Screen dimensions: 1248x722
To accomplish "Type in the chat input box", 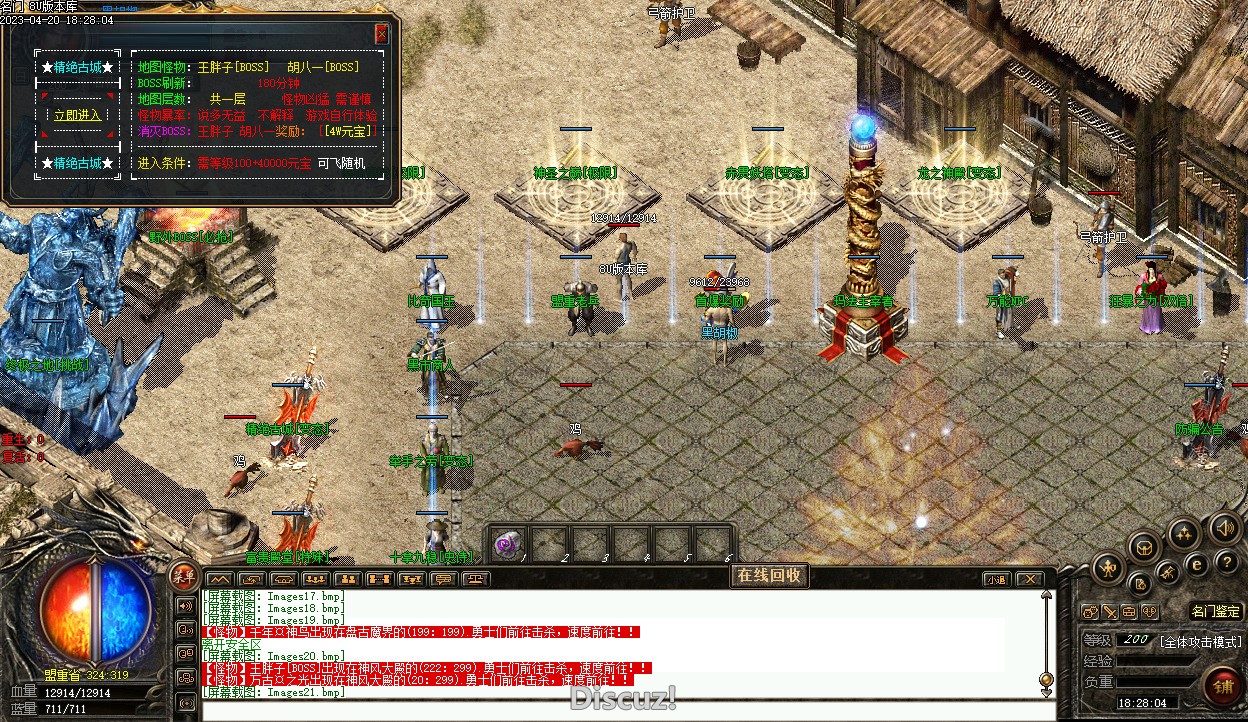I will coord(620,709).
